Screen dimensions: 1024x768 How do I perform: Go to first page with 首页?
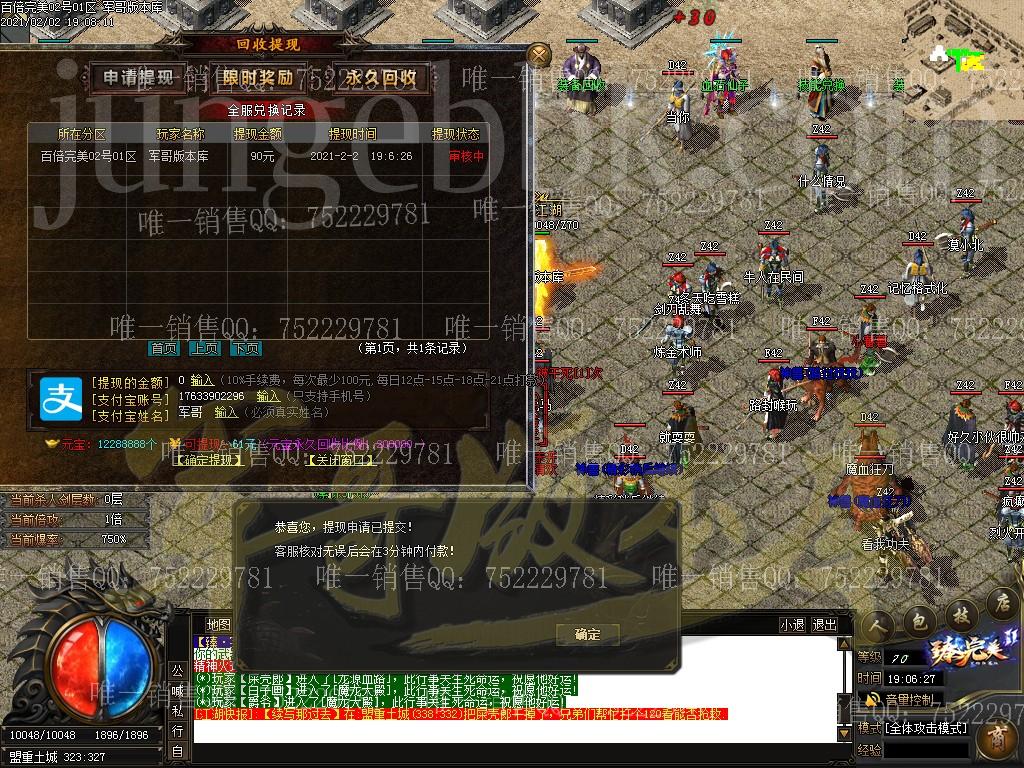(x=164, y=348)
